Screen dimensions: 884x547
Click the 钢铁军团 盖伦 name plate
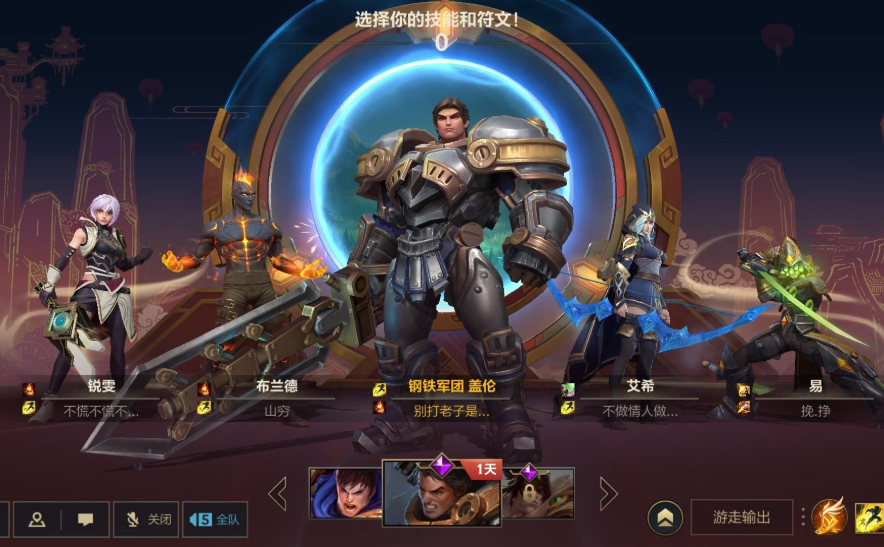click(452, 388)
